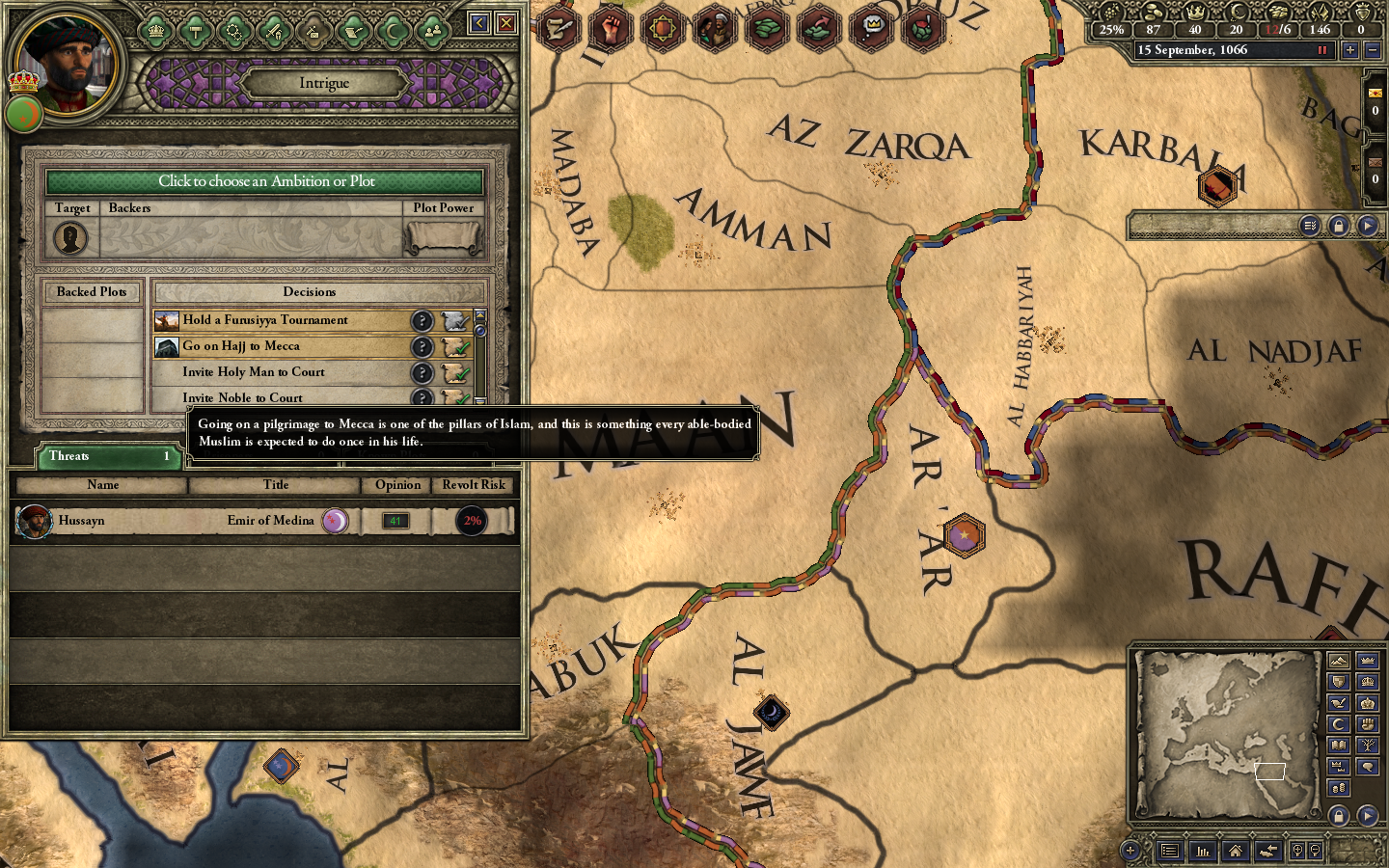Lock the minimap with the padlock icon
This screenshot has width=1389, height=868.
(1339, 813)
